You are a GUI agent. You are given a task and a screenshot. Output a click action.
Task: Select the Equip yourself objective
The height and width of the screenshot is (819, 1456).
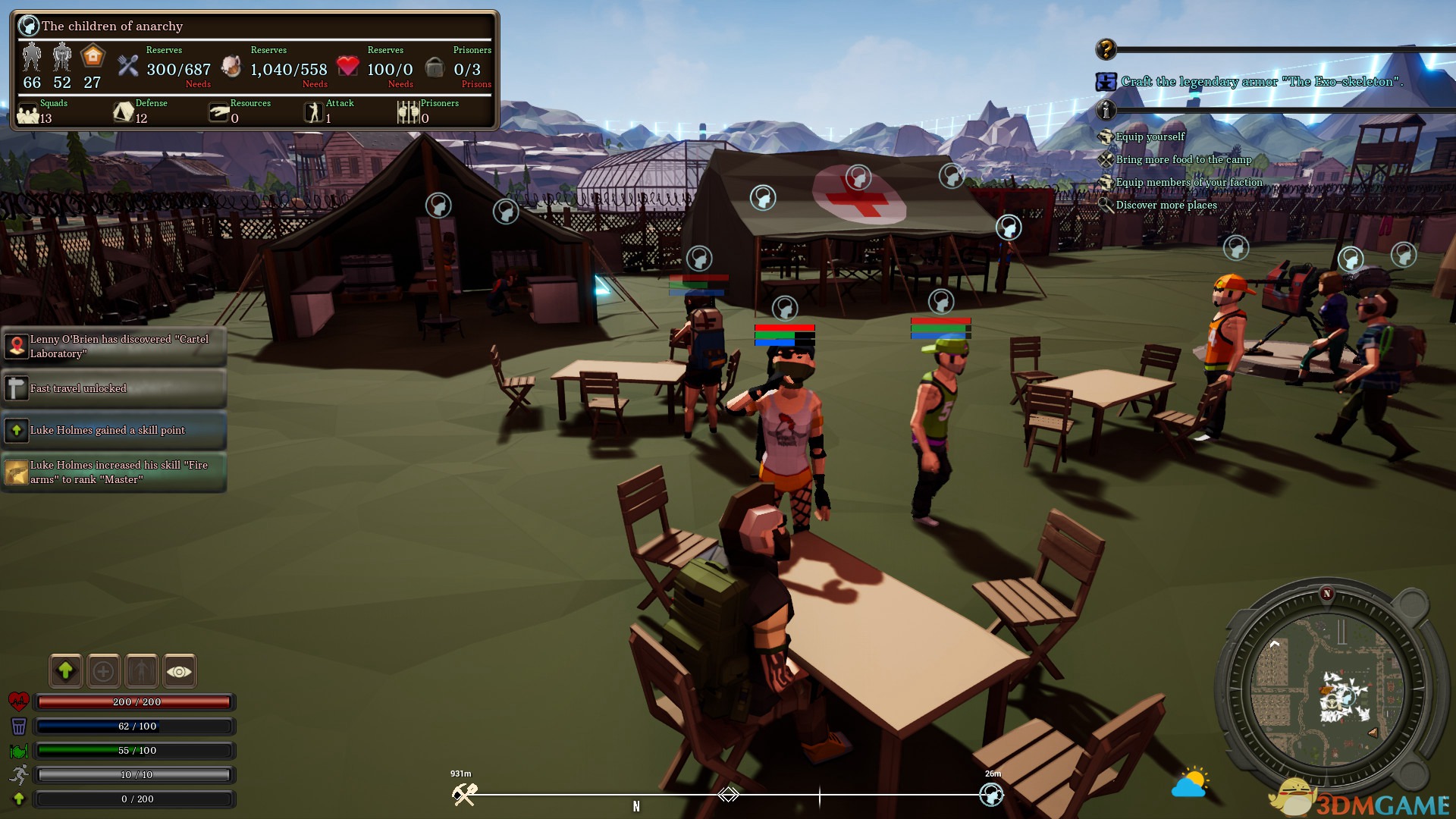tap(1150, 136)
